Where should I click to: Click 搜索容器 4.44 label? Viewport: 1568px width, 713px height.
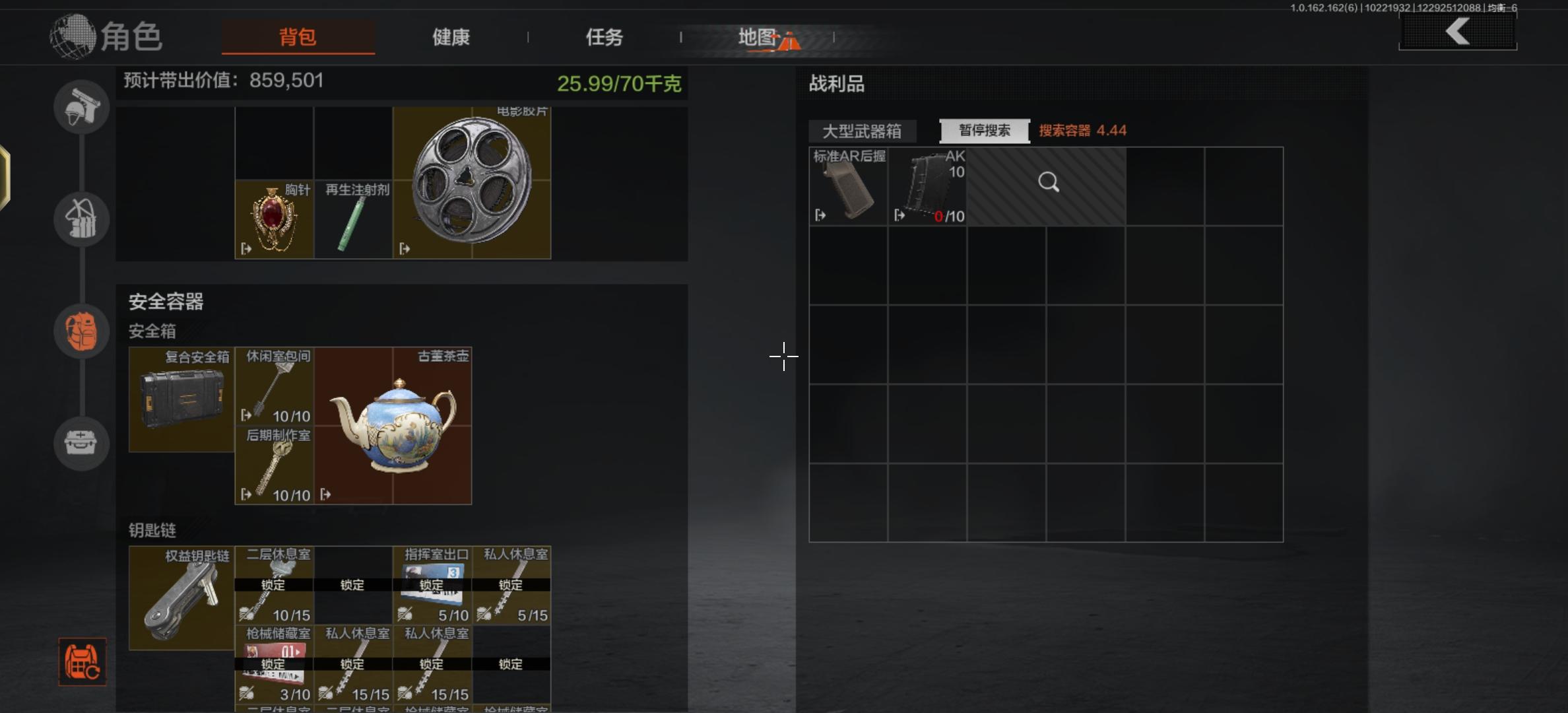pos(1082,131)
